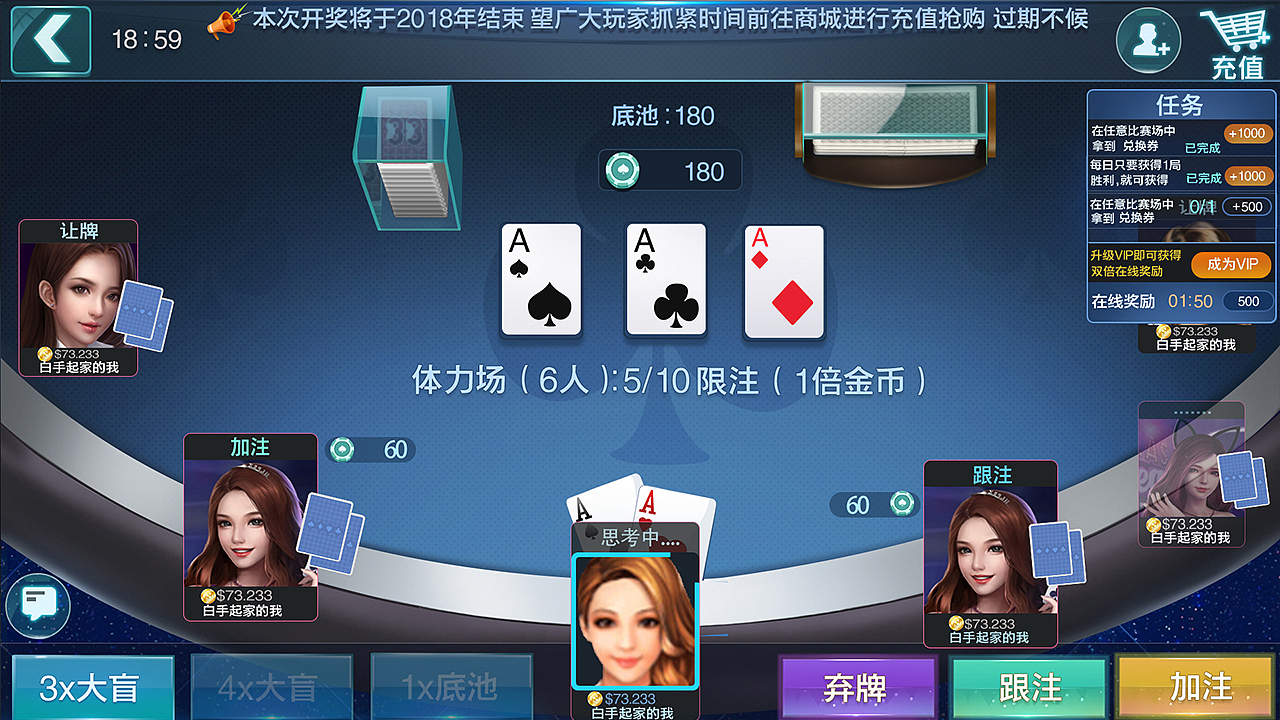Click the Ace of Diamonds community card

tap(783, 280)
